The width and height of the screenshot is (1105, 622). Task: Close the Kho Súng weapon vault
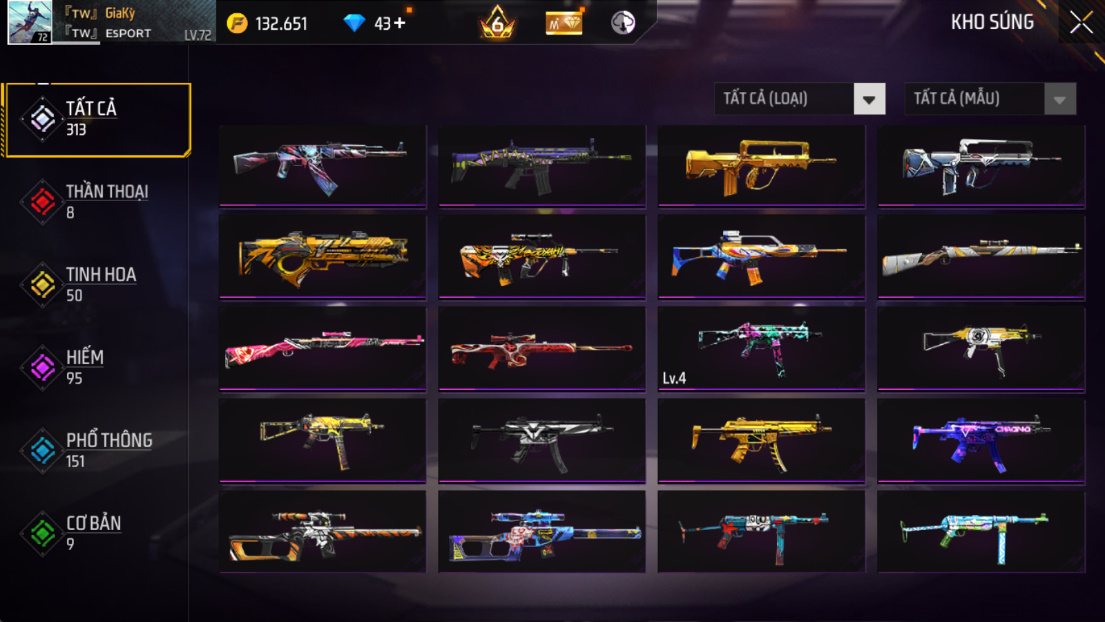coord(1081,23)
